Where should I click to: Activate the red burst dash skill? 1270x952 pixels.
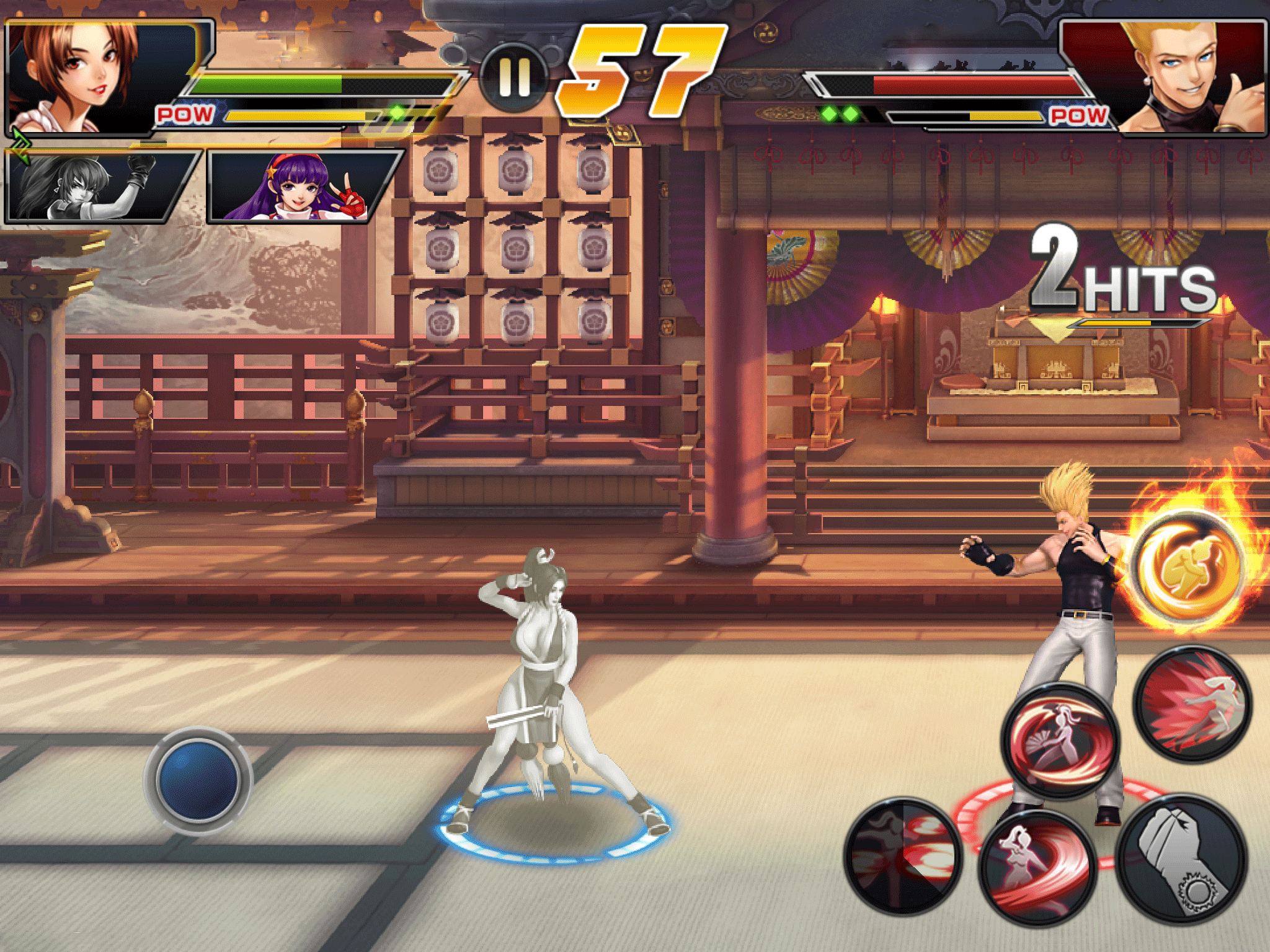[x=1192, y=703]
